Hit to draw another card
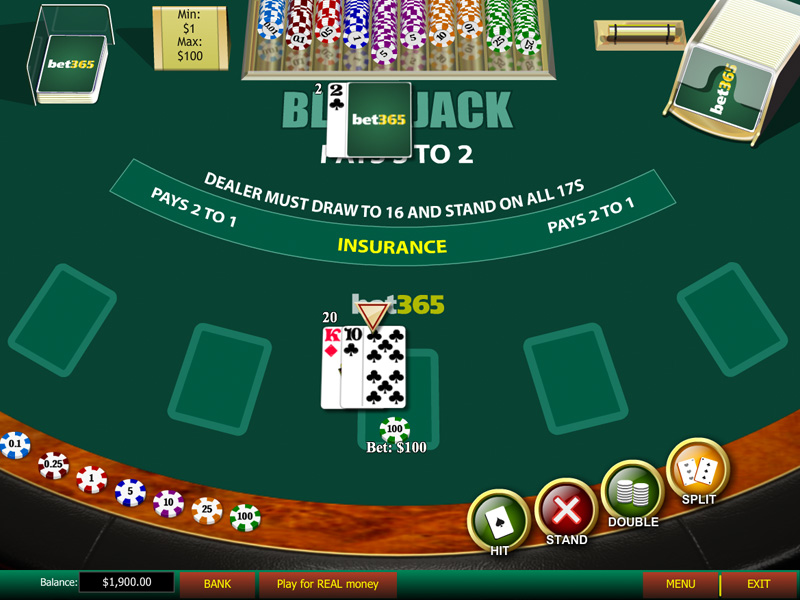 point(499,519)
